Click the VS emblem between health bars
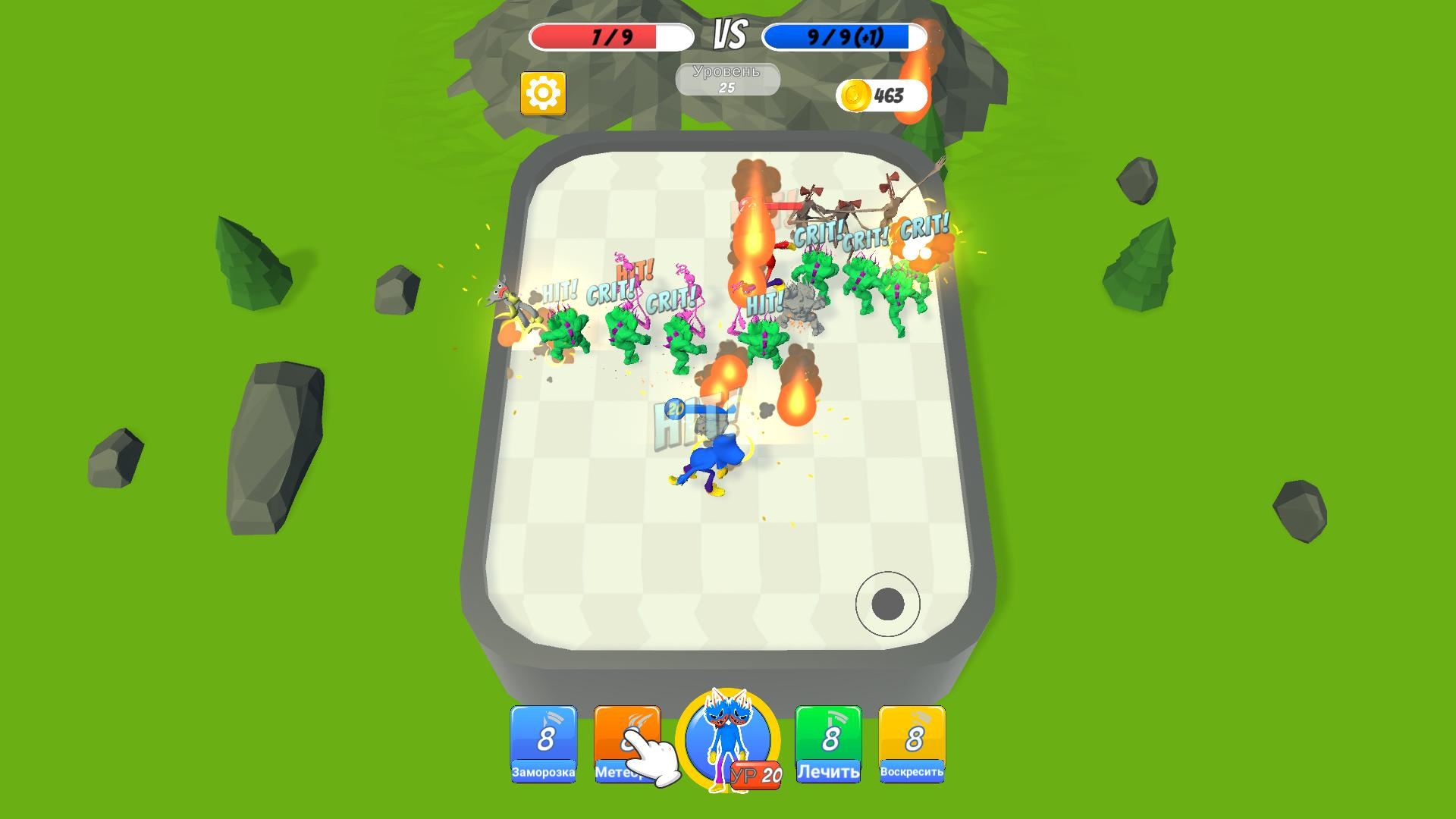The height and width of the screenshot is (819, 1456). [726, 33]
